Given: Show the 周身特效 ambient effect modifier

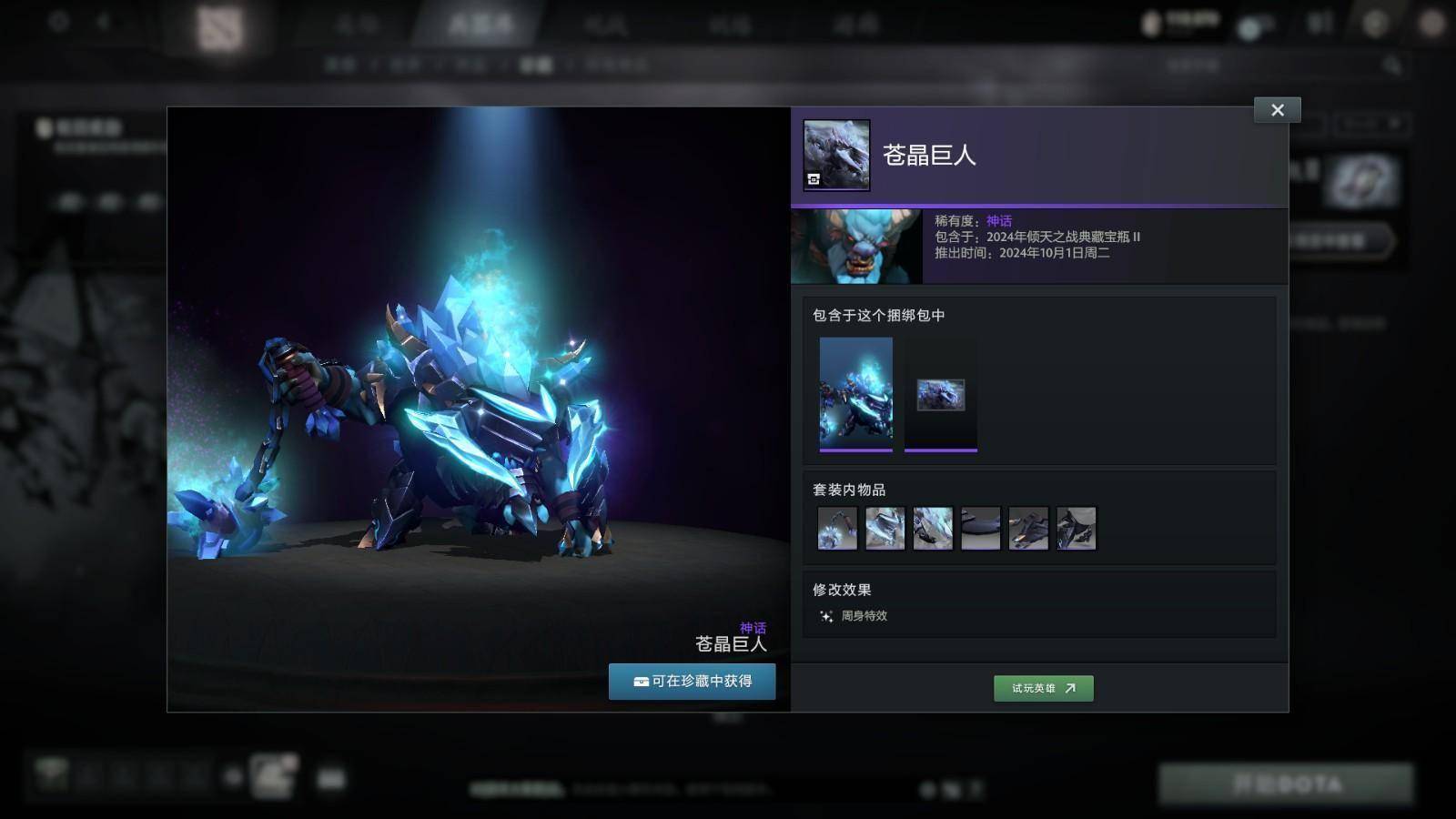Looking at the screenshot, I should tap(854, 616).
